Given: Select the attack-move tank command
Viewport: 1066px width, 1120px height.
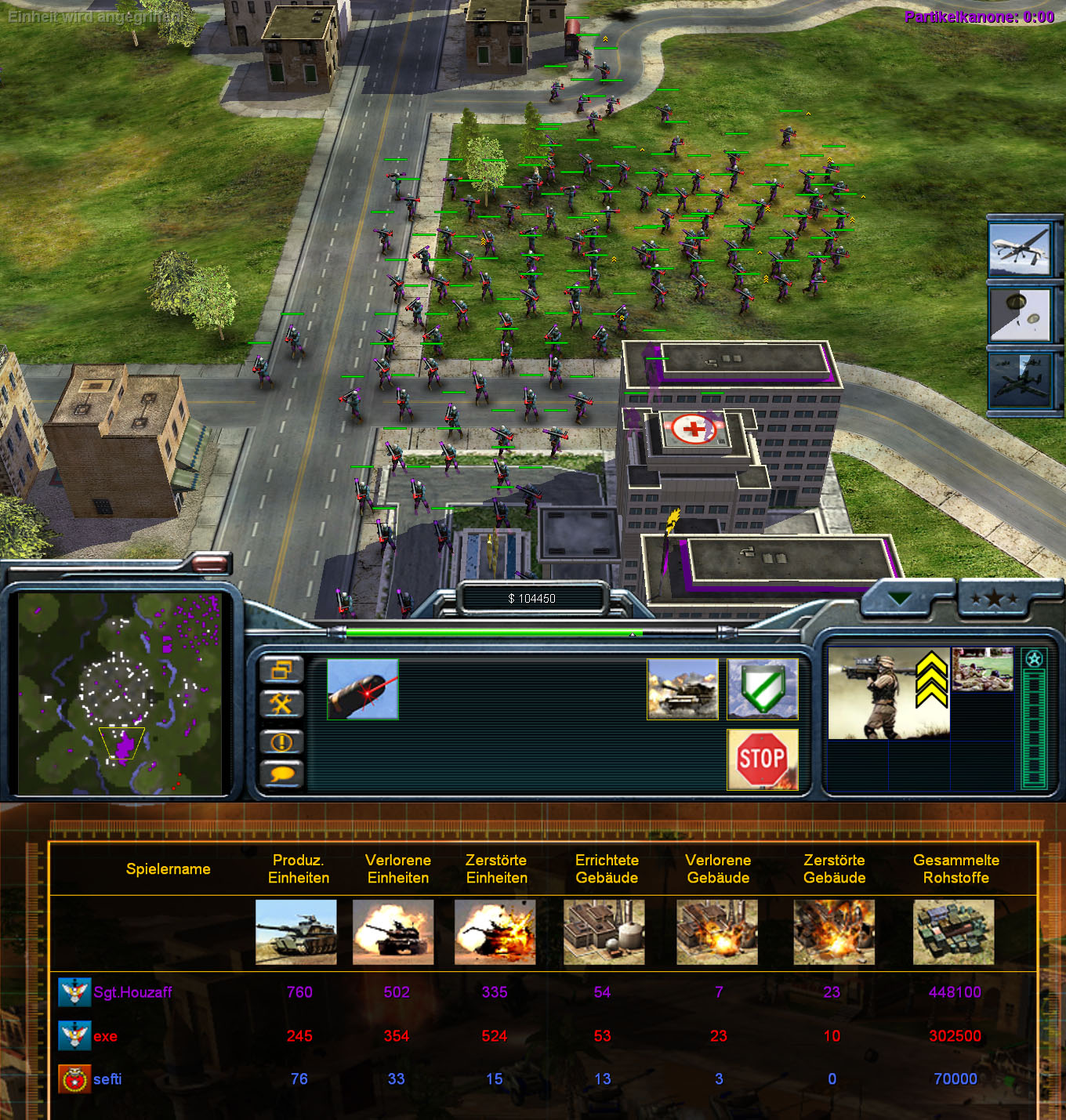Looking at the screenshot, I should (682, 689).
